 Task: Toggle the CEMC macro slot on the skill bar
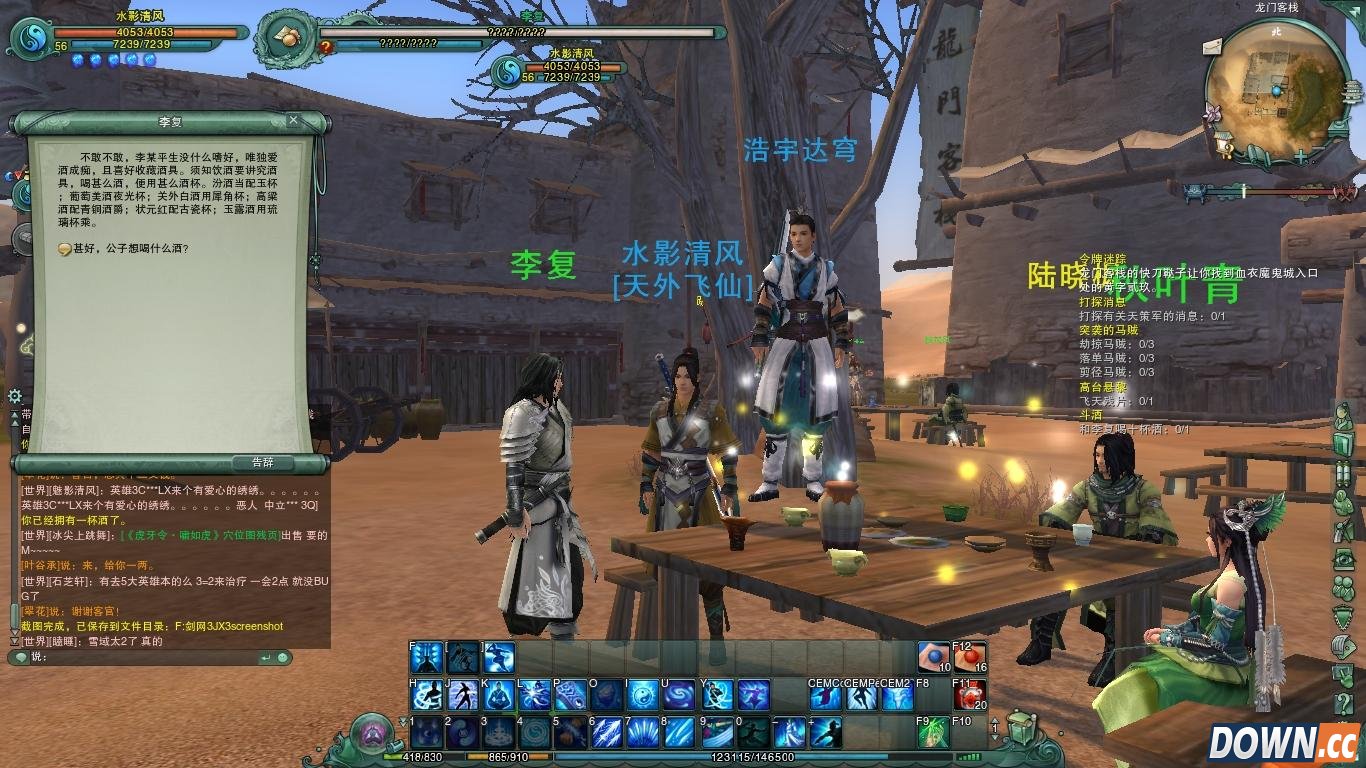[825, 697]
